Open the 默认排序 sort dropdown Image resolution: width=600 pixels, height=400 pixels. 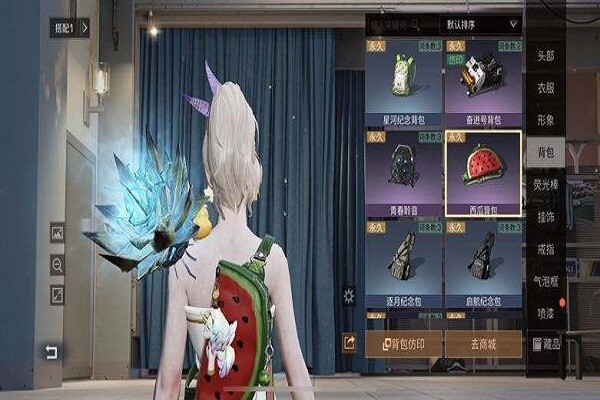pos(480,24)
